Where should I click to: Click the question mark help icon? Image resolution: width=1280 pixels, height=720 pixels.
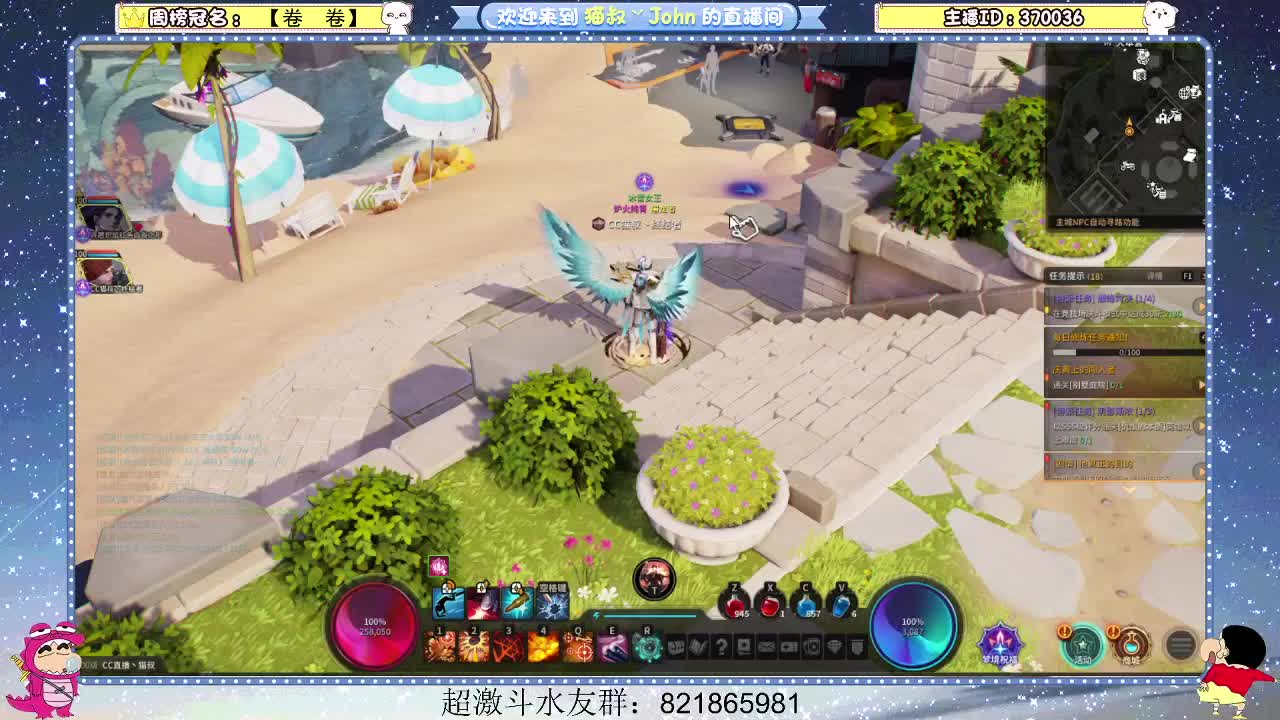pos(722,646)
